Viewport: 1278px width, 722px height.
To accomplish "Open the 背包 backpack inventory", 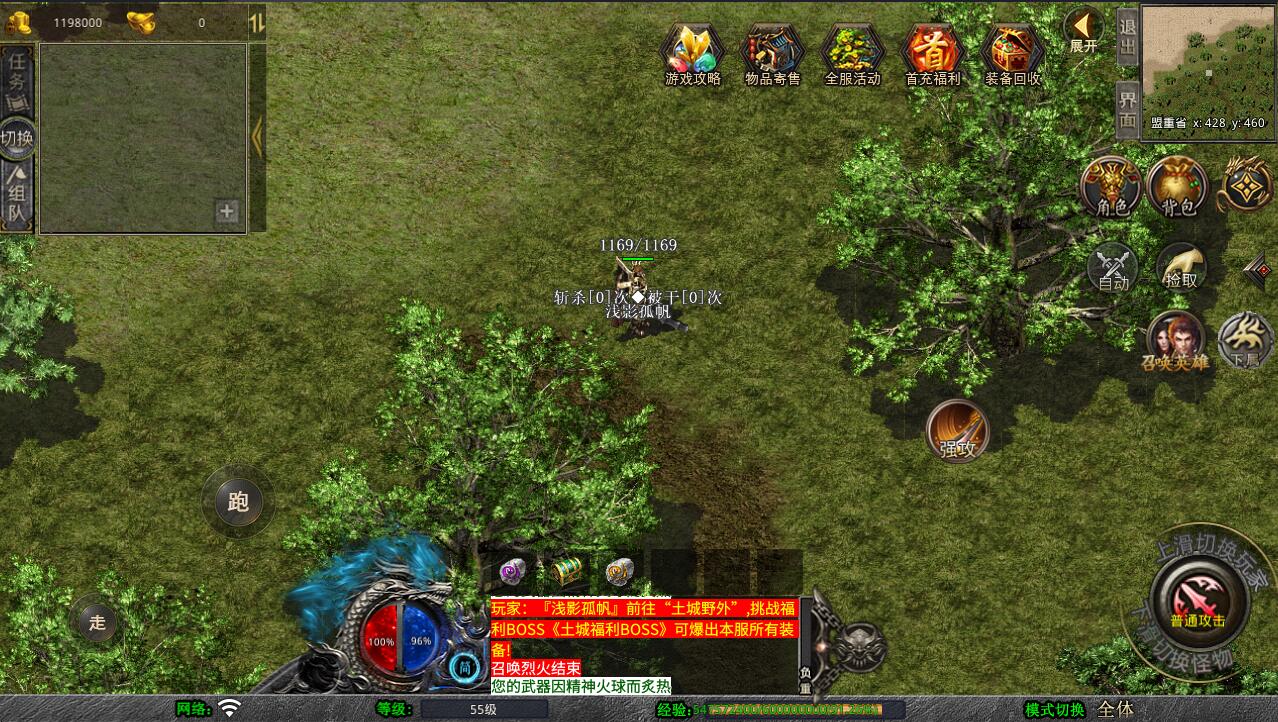I will click(x=1178, y=187).
